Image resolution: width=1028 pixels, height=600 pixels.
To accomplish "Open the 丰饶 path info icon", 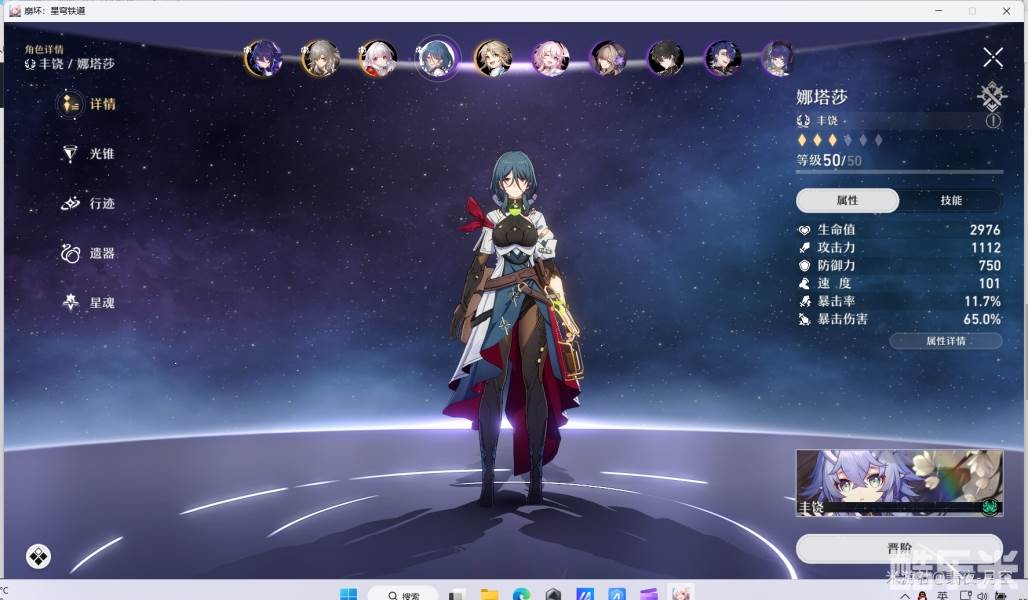I will click(x=993, y=120).
